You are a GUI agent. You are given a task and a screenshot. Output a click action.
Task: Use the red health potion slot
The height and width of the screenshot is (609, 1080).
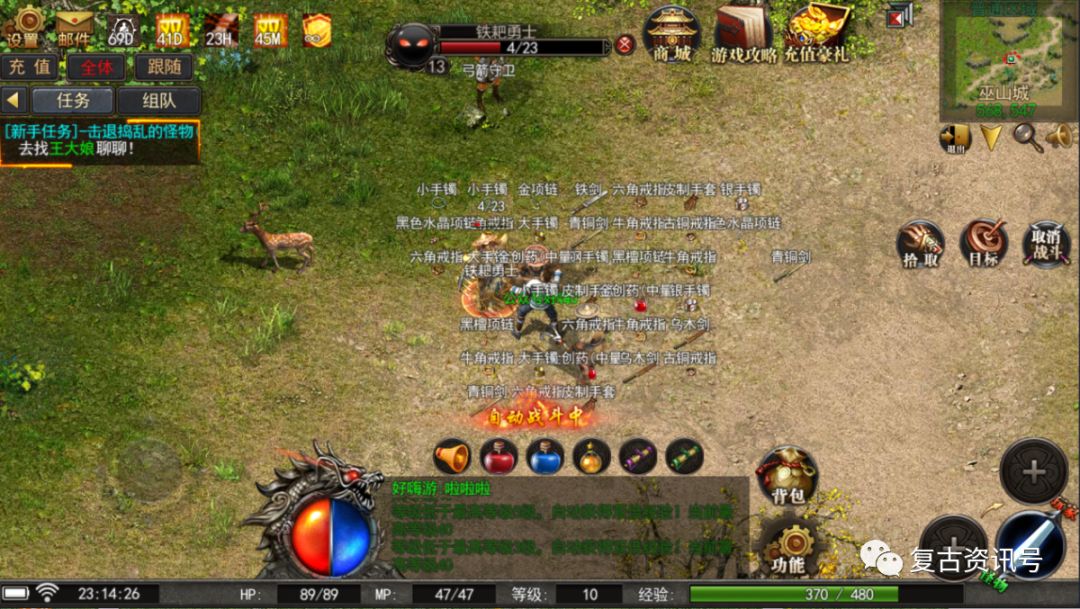point(498,457)
